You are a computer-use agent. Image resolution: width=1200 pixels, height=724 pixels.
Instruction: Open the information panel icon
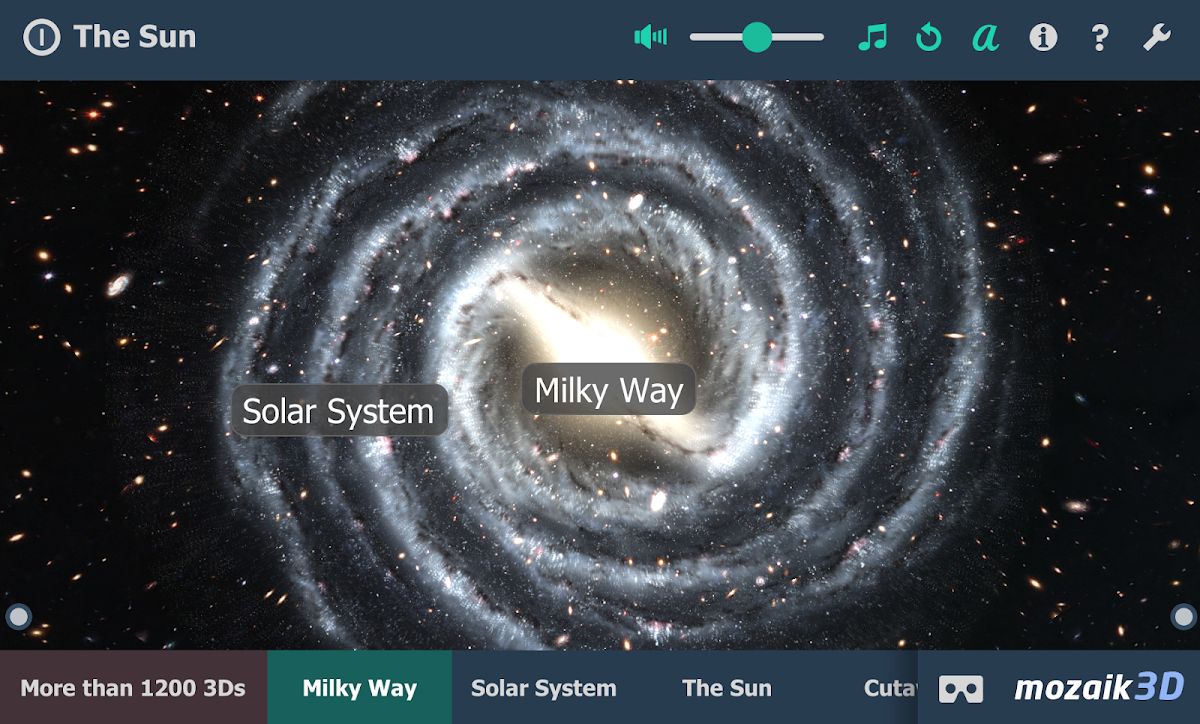coord(1043,38)
